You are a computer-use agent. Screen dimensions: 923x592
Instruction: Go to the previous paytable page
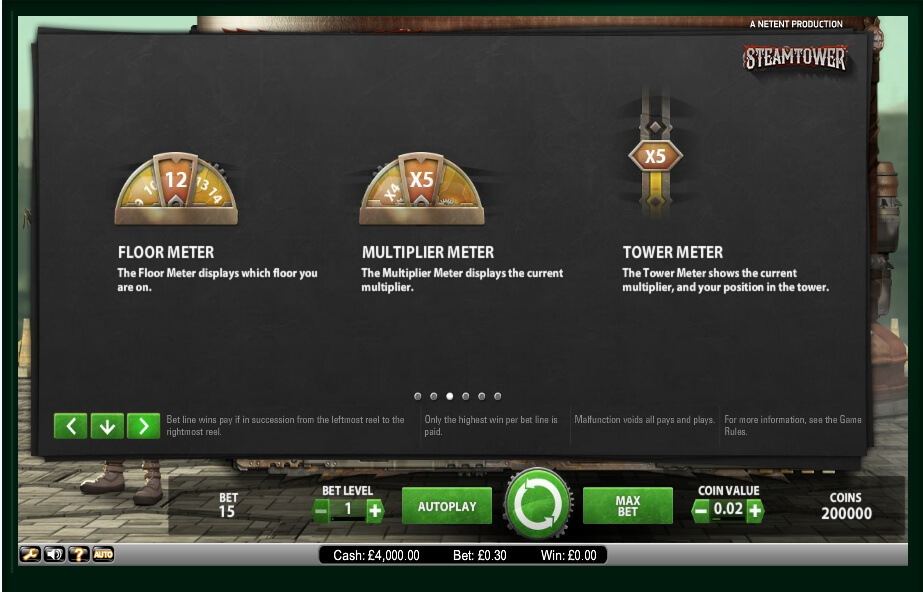coord(70,426)
